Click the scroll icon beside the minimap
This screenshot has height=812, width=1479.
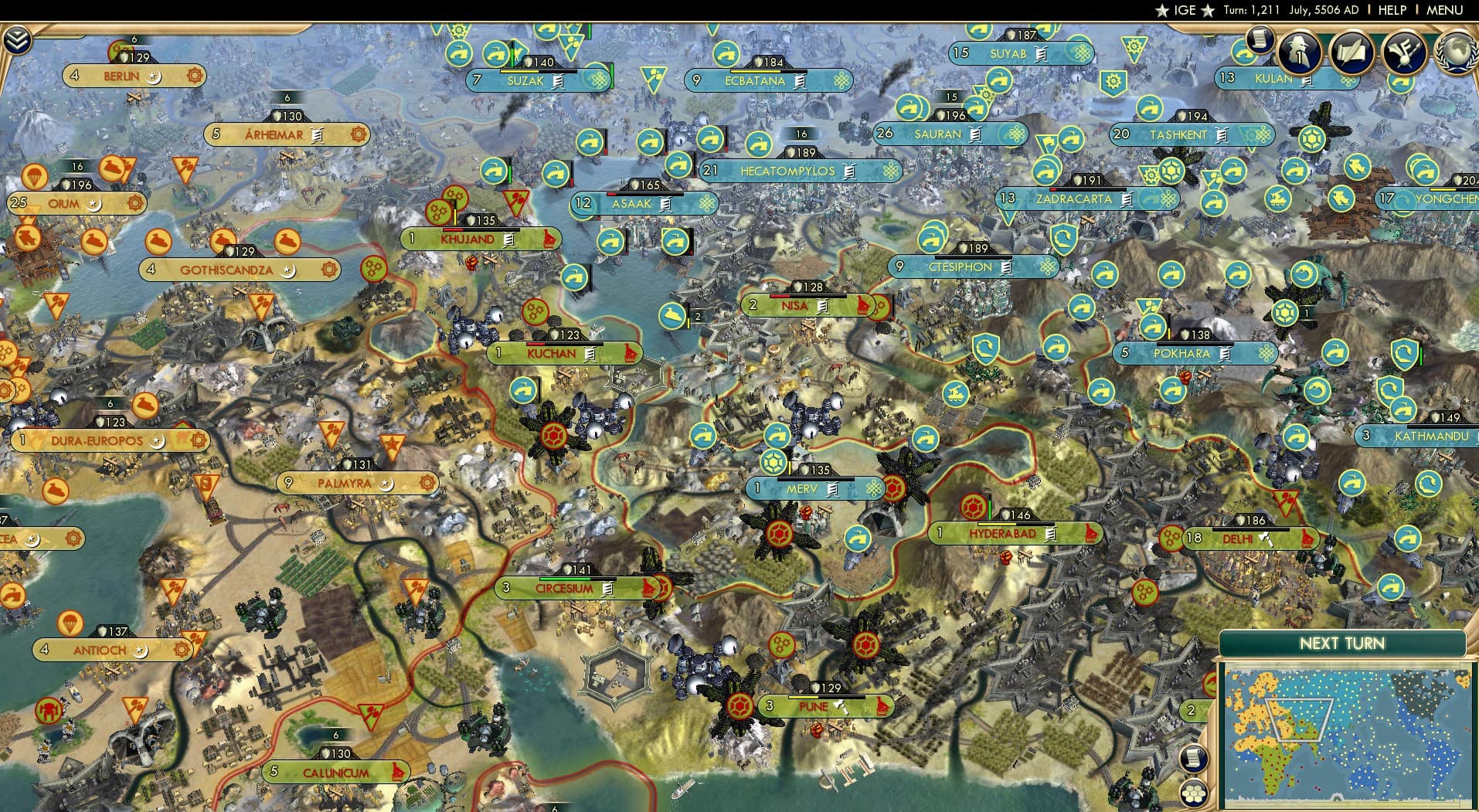coord(1194,759)
